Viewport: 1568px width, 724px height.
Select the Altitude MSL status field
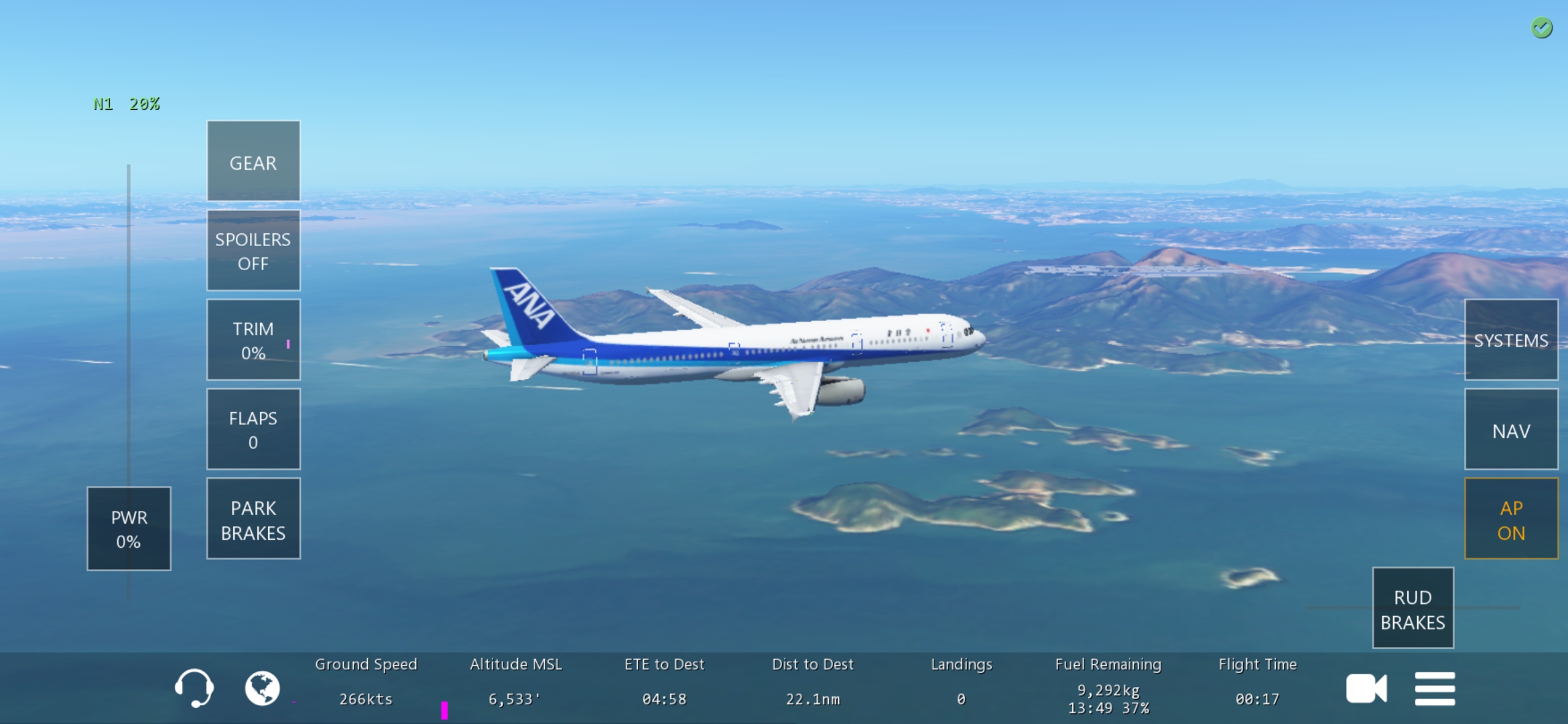[x=515, y=682]
